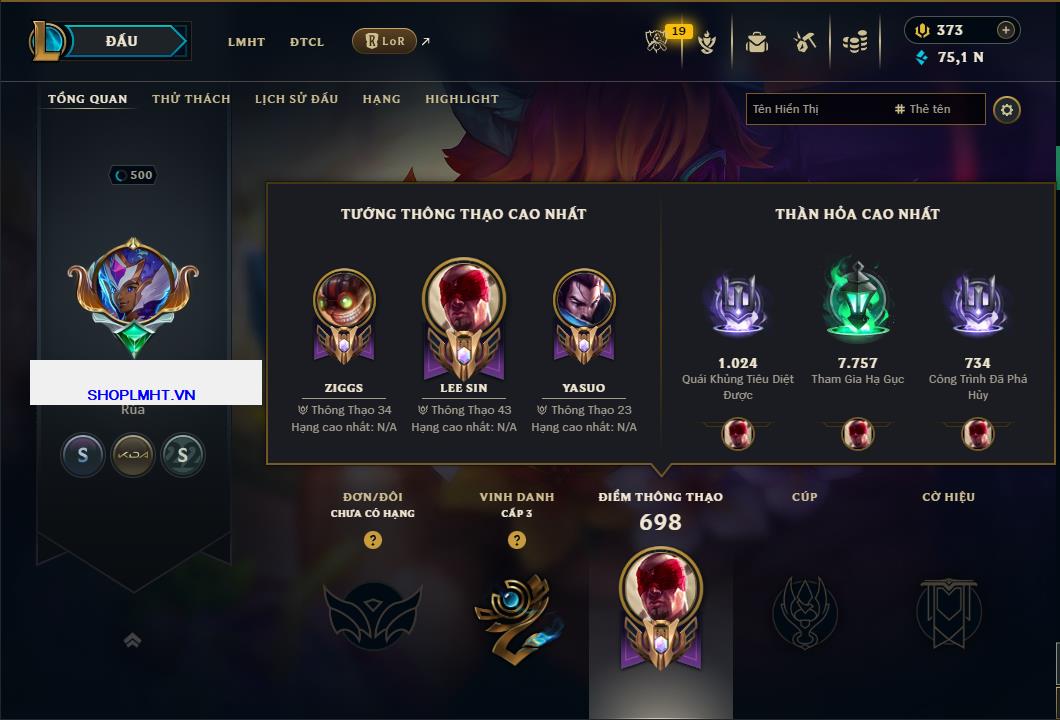The image size is (1060, 720).
Task: Open the ĐTCL game mode
Action: [307, 42]
